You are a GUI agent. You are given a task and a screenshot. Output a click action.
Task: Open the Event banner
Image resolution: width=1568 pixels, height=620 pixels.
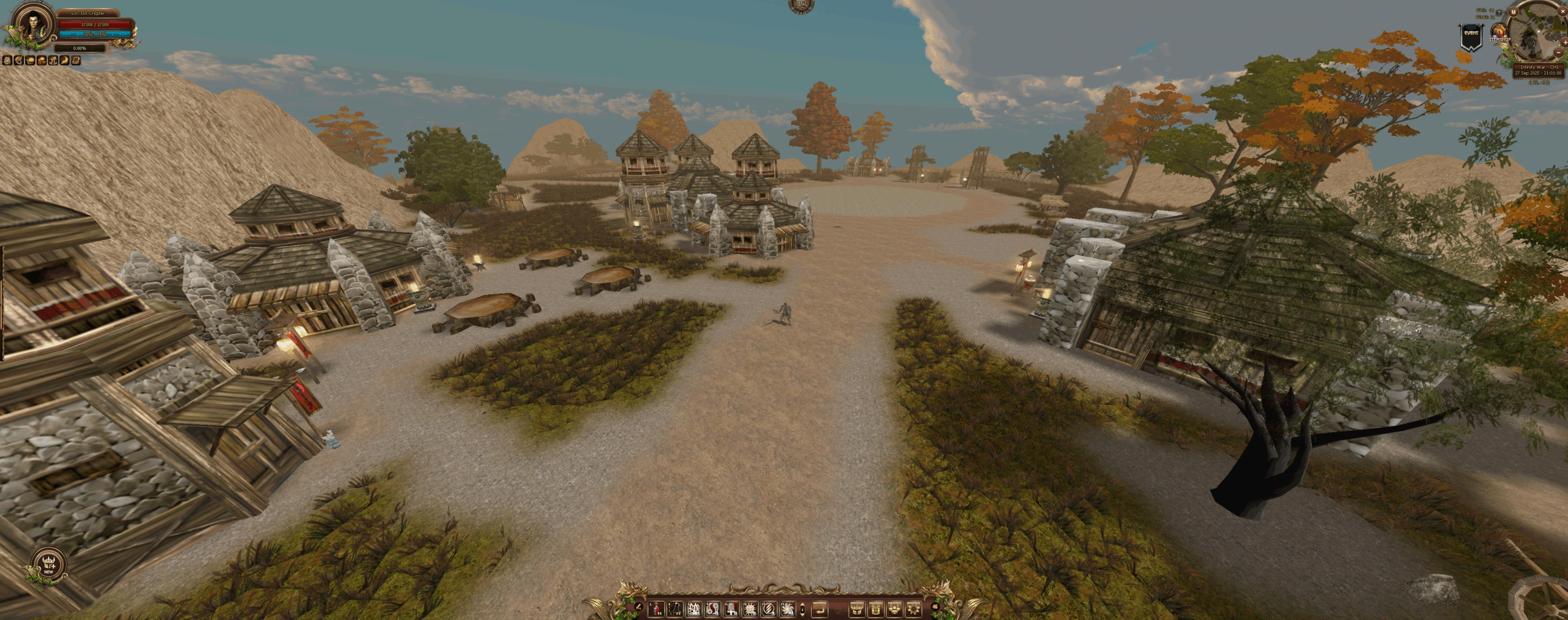(1471, 37)
